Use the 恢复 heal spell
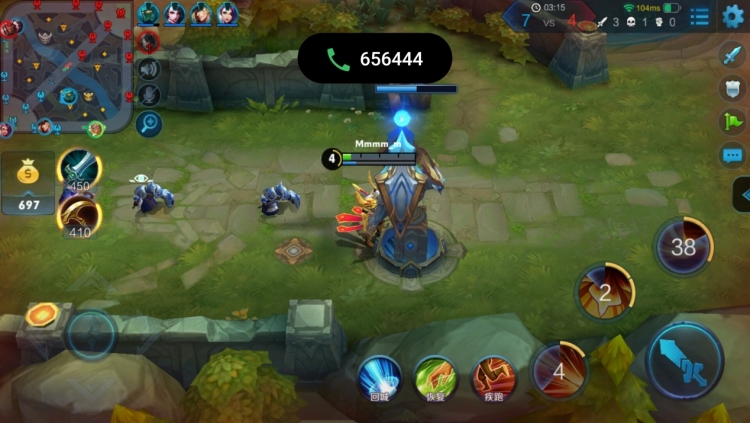 pyautogui.click(x=436, y=377)
